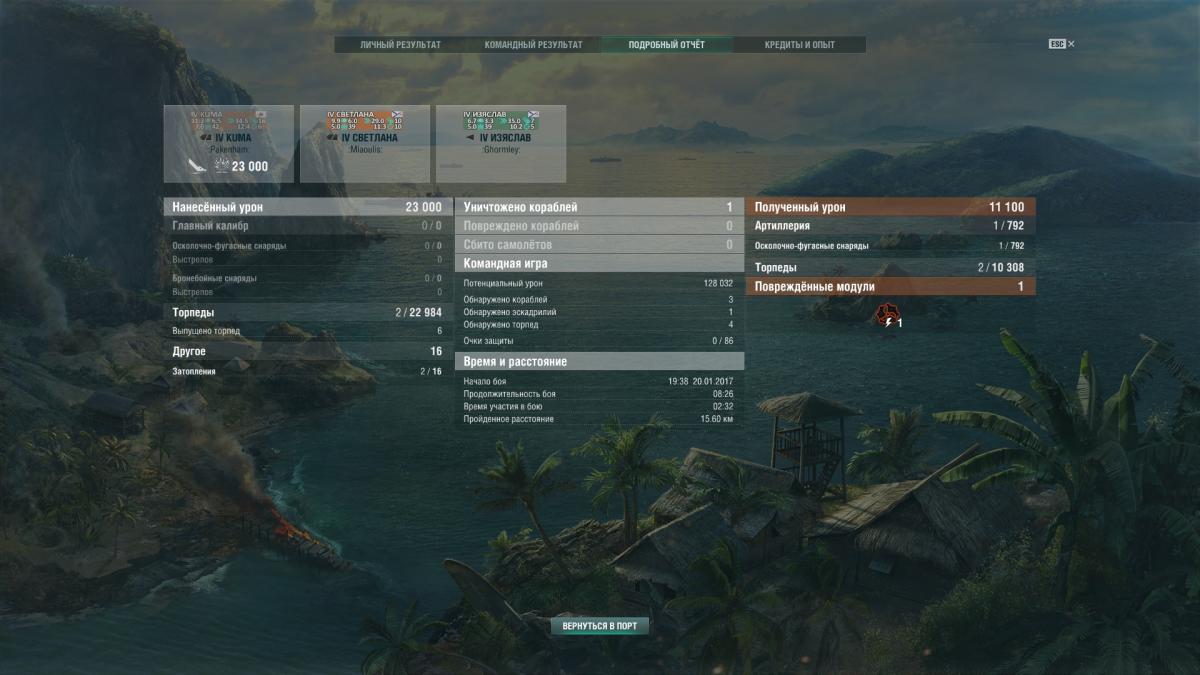Screen dimensions: 1200x675
Task: Select the Kuma ship card
Action: point(229,144)
